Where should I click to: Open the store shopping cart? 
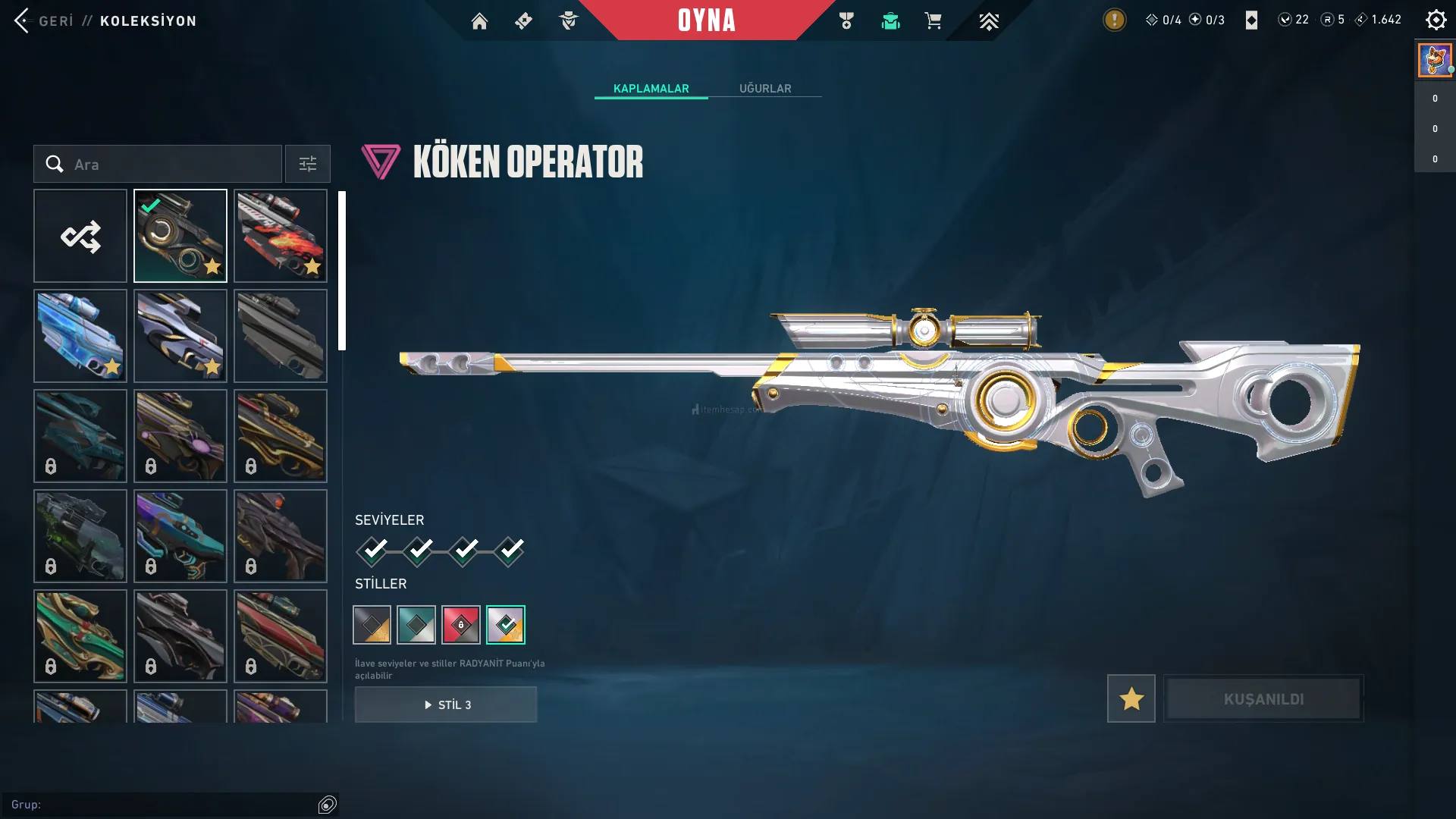(x=933, y=21)
